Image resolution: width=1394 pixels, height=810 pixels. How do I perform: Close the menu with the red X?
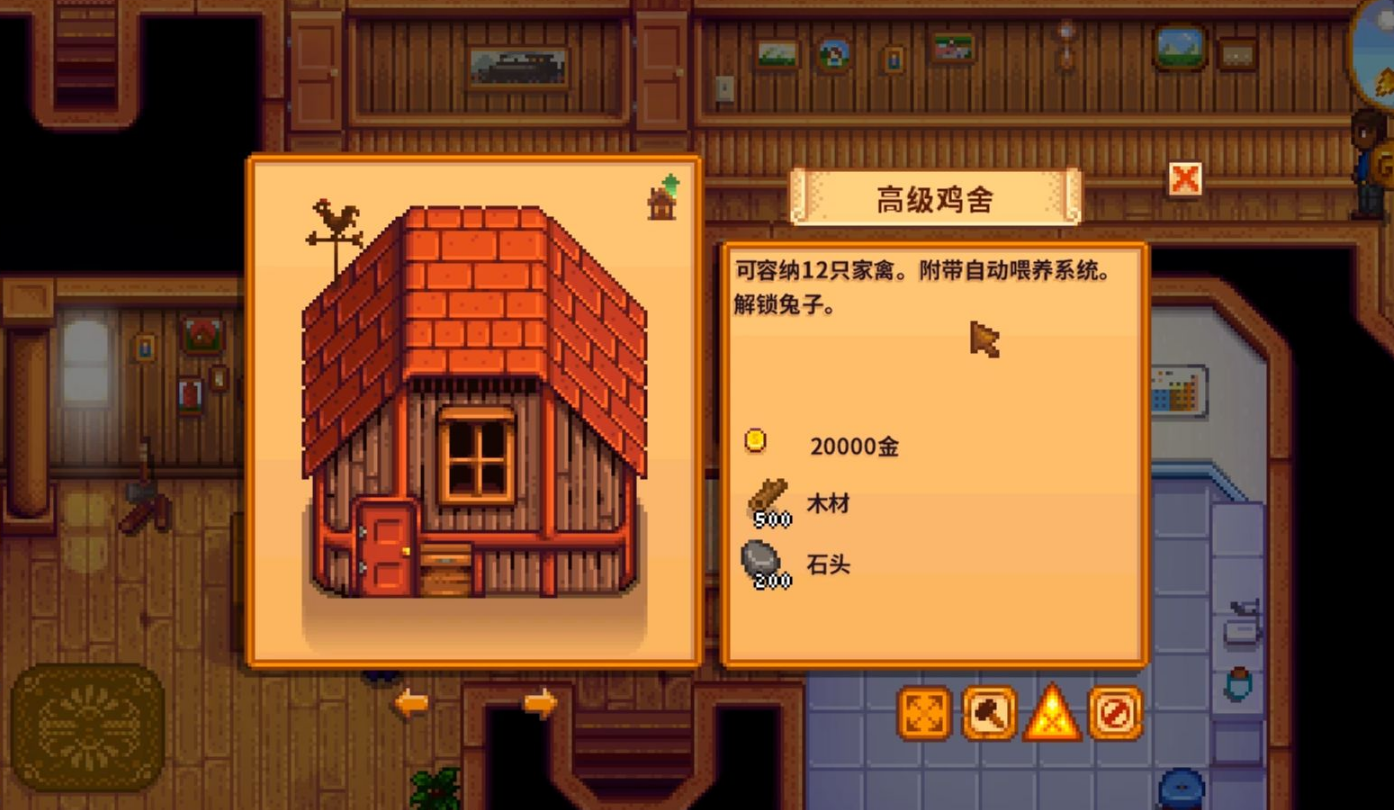1184,179
